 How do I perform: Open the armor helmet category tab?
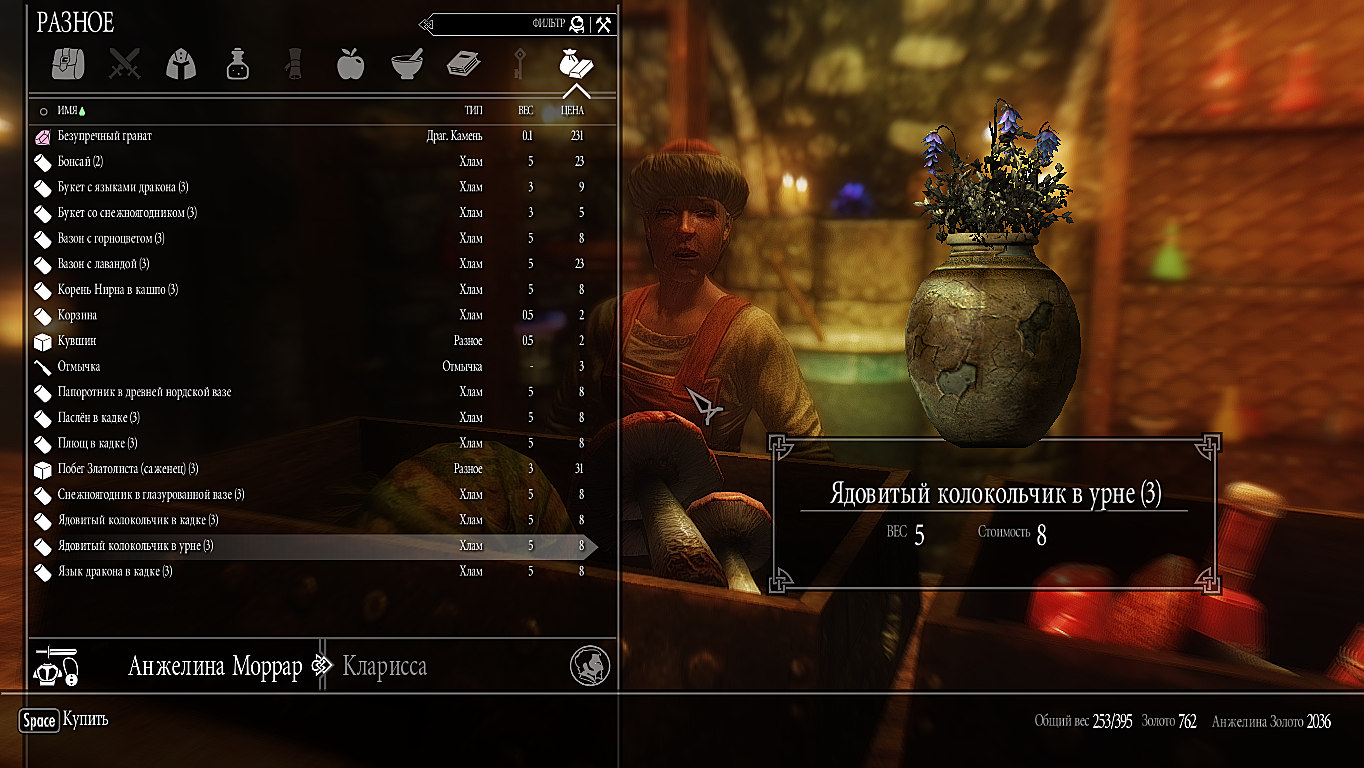181,64
